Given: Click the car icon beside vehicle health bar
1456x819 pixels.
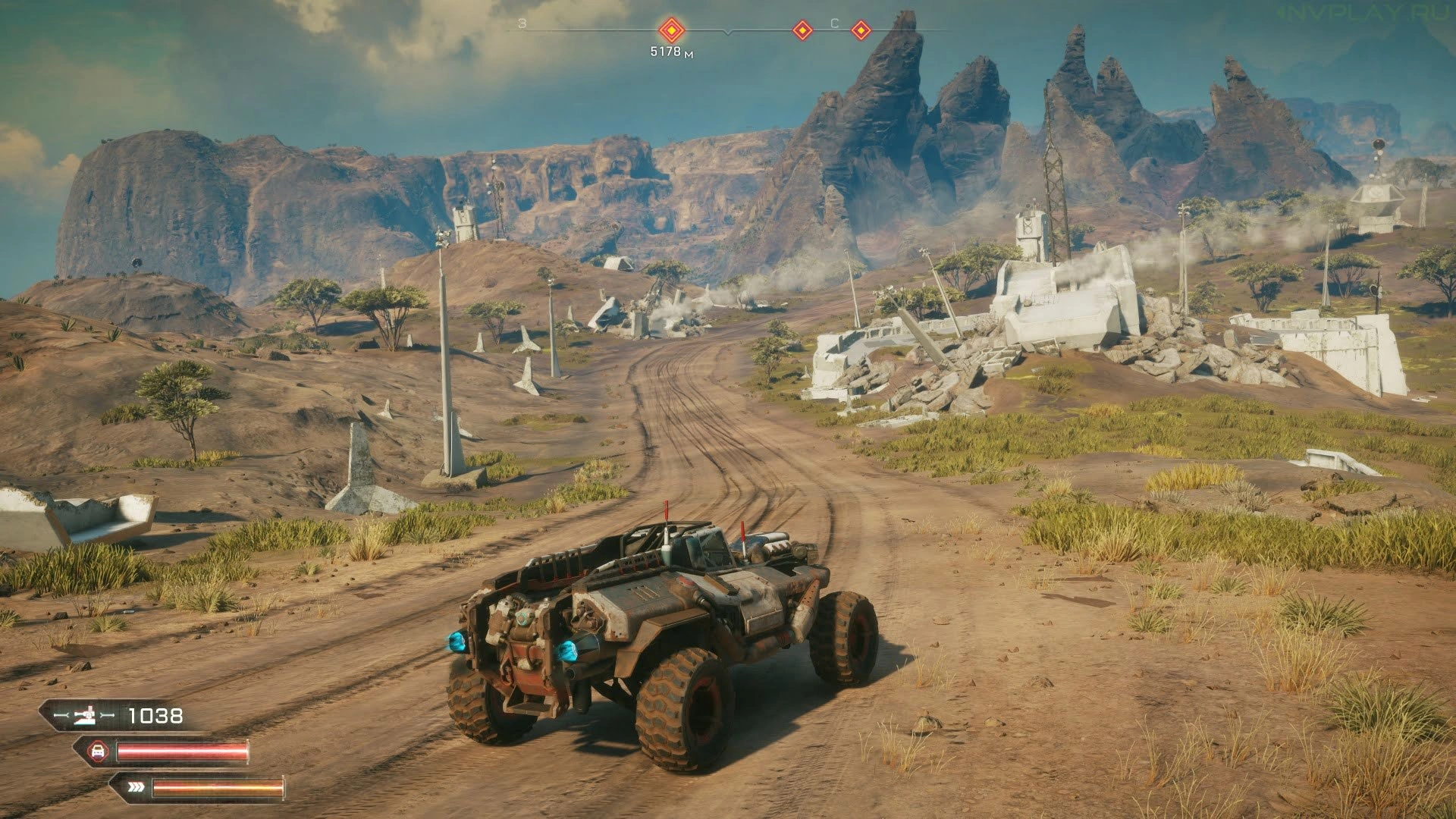Looking at the screenshot, I should [97, 752].
